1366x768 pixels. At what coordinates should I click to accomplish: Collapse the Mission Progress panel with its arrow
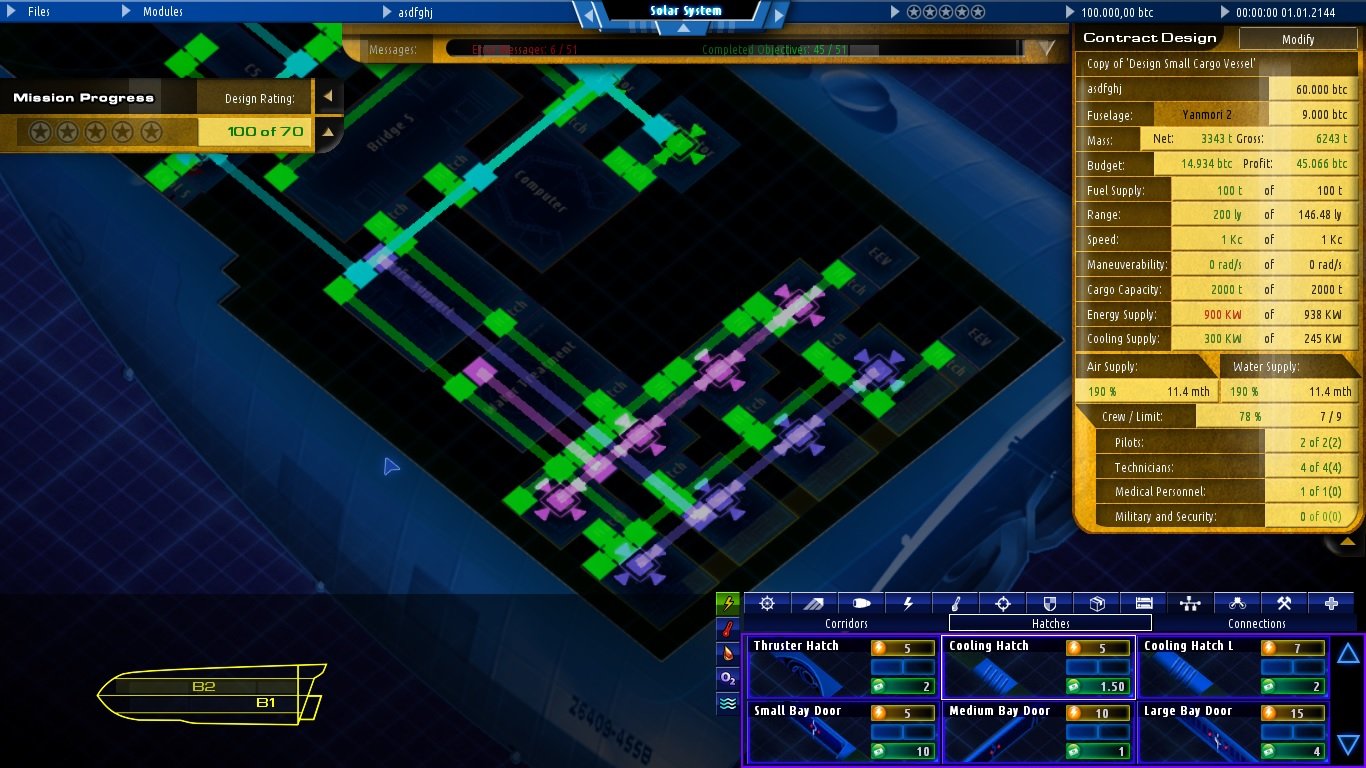point(328,97)
